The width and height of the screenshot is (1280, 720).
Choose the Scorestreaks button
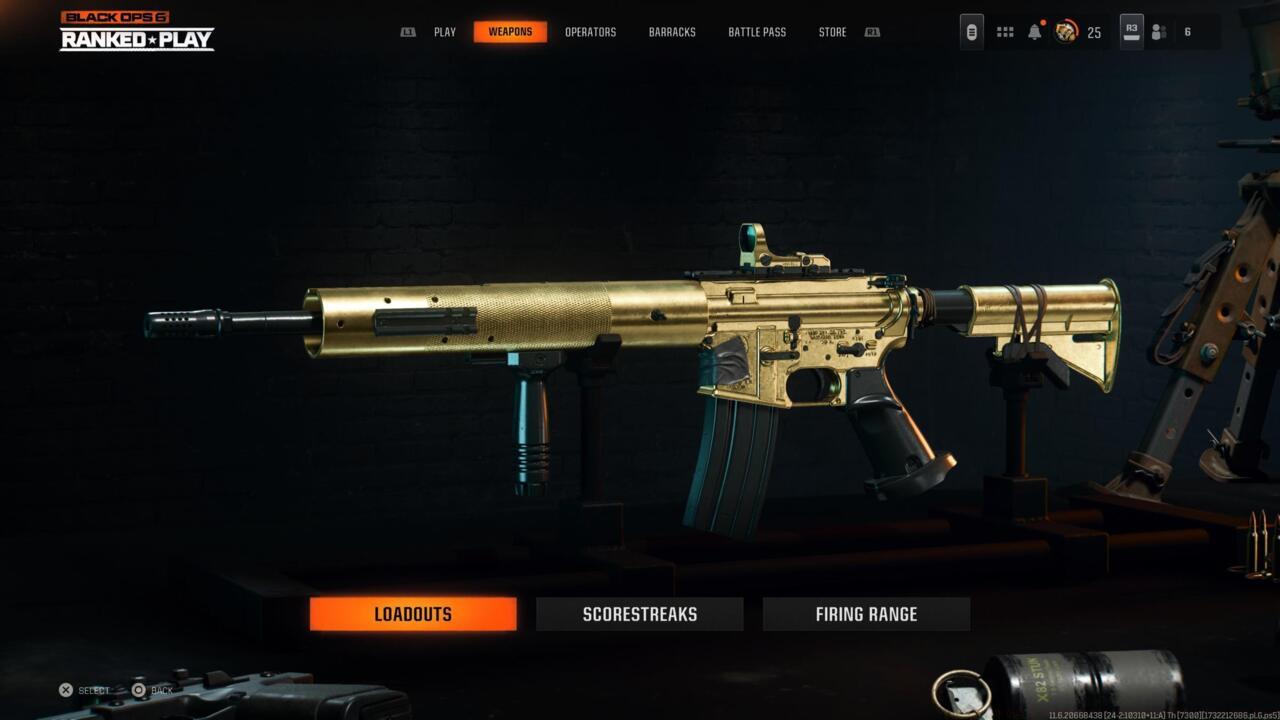[640, 614]
